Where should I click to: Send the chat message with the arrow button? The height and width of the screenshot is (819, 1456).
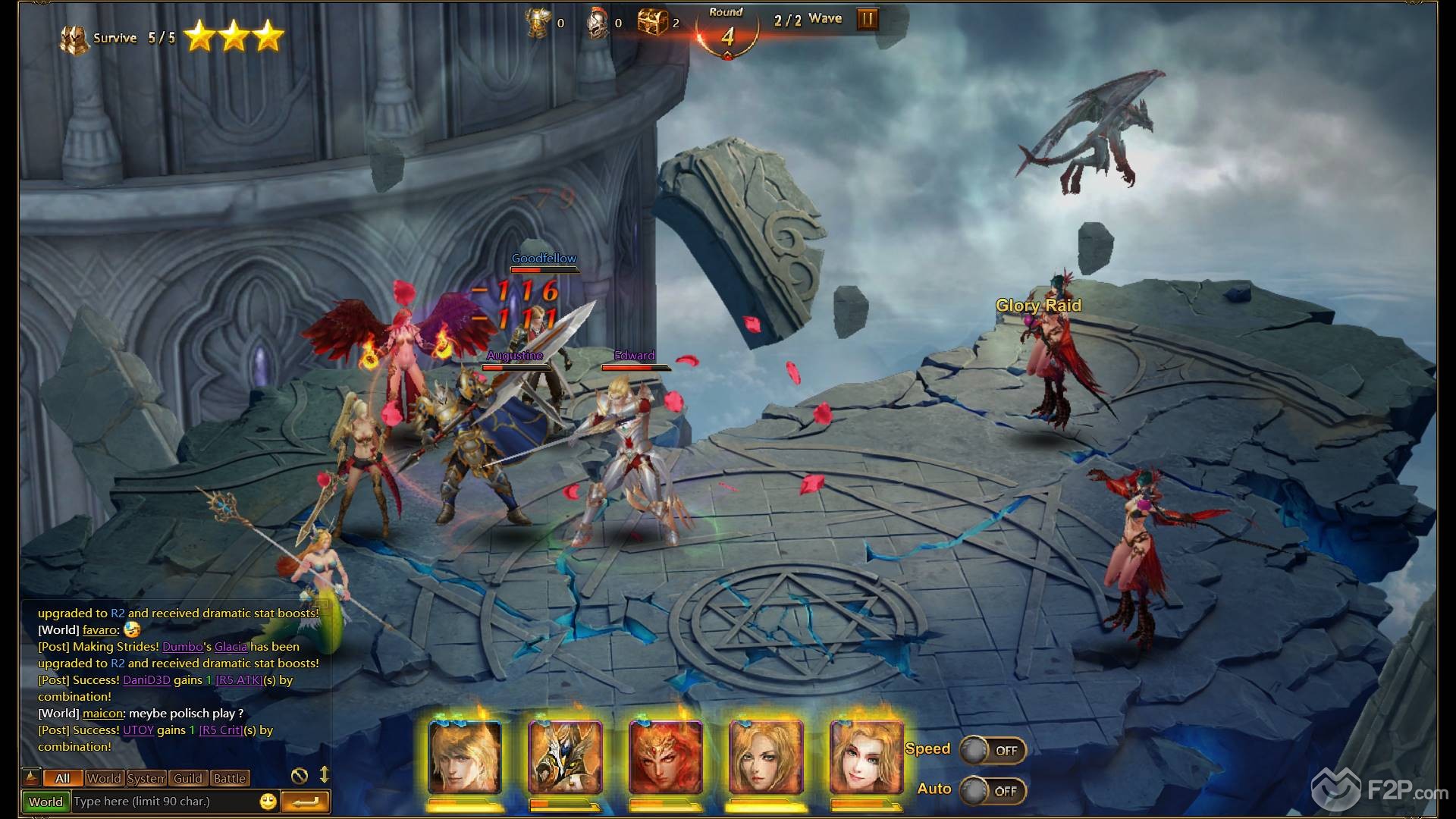tap(305, 802)
